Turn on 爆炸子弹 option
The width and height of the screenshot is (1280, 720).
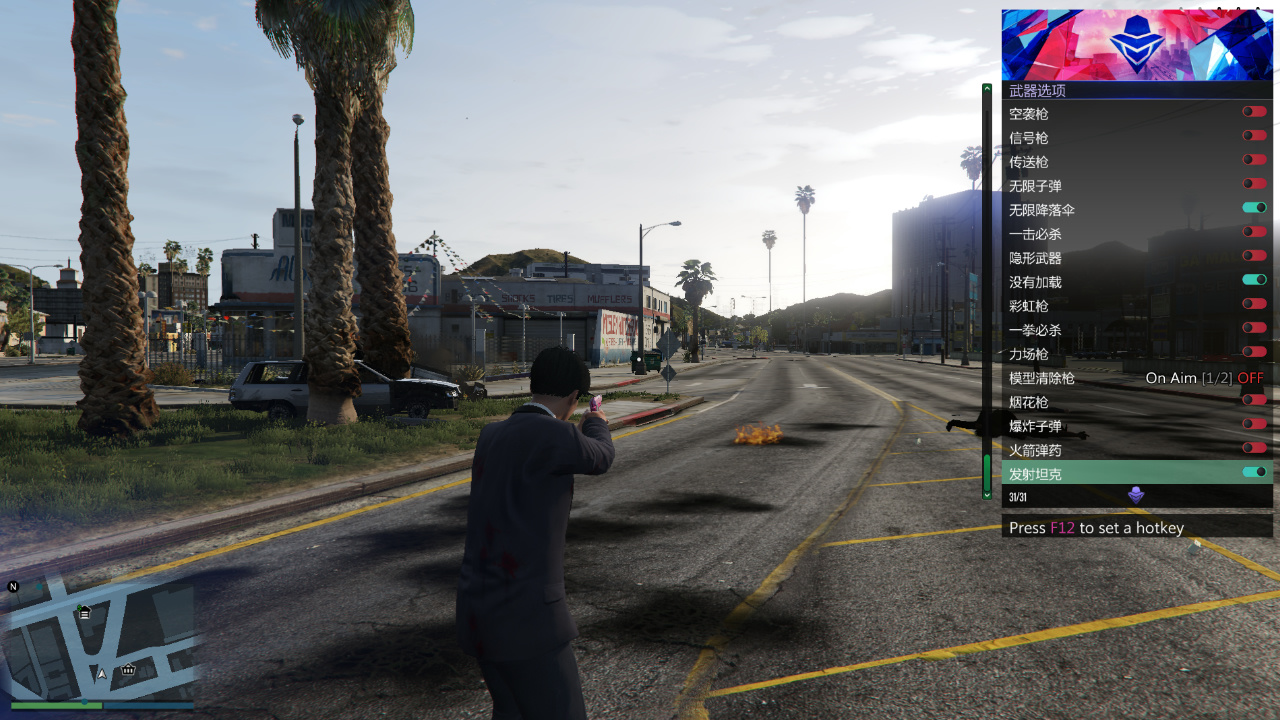click(1254, 424)
